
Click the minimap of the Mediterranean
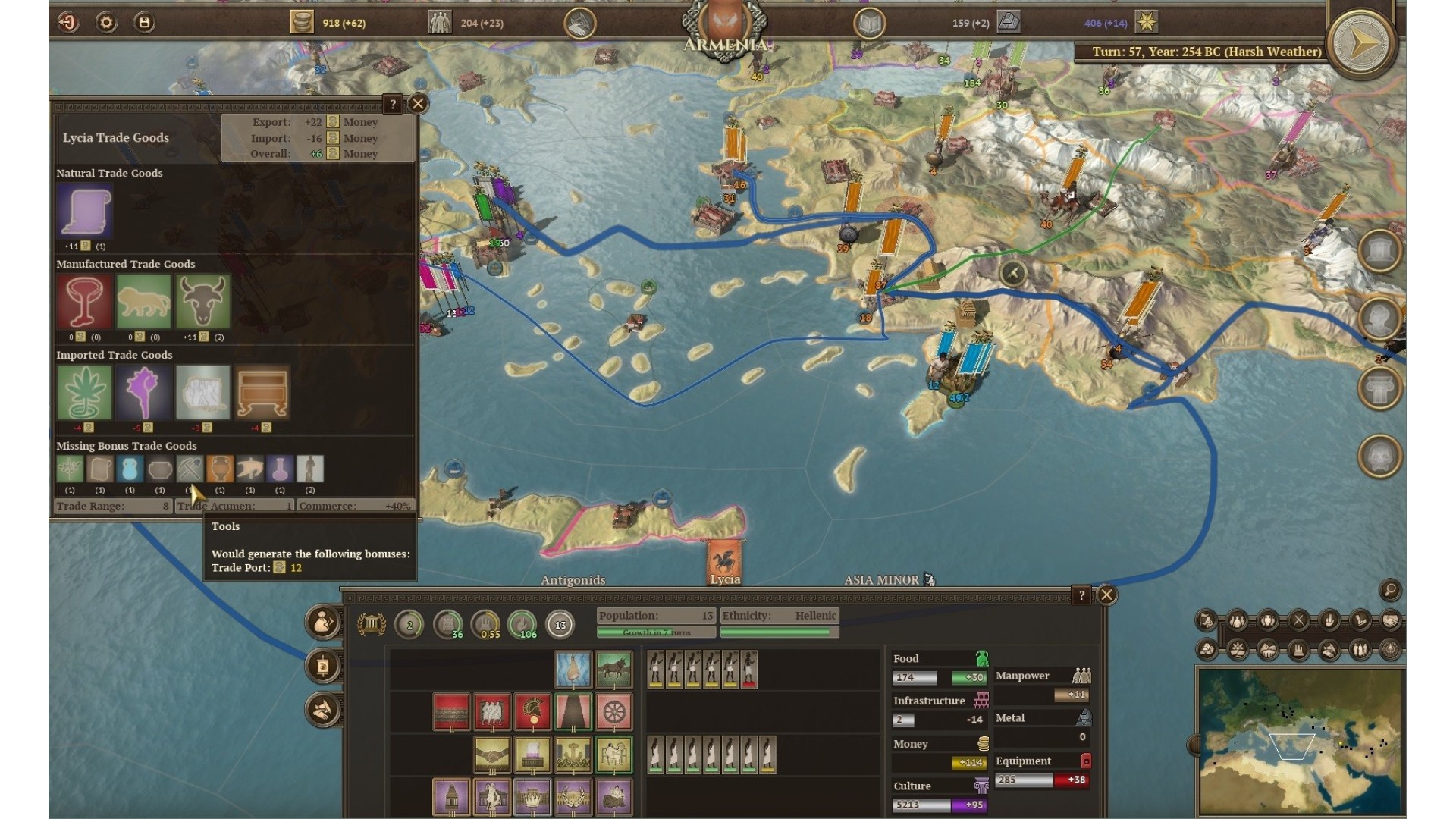[x=1300, y=740]
